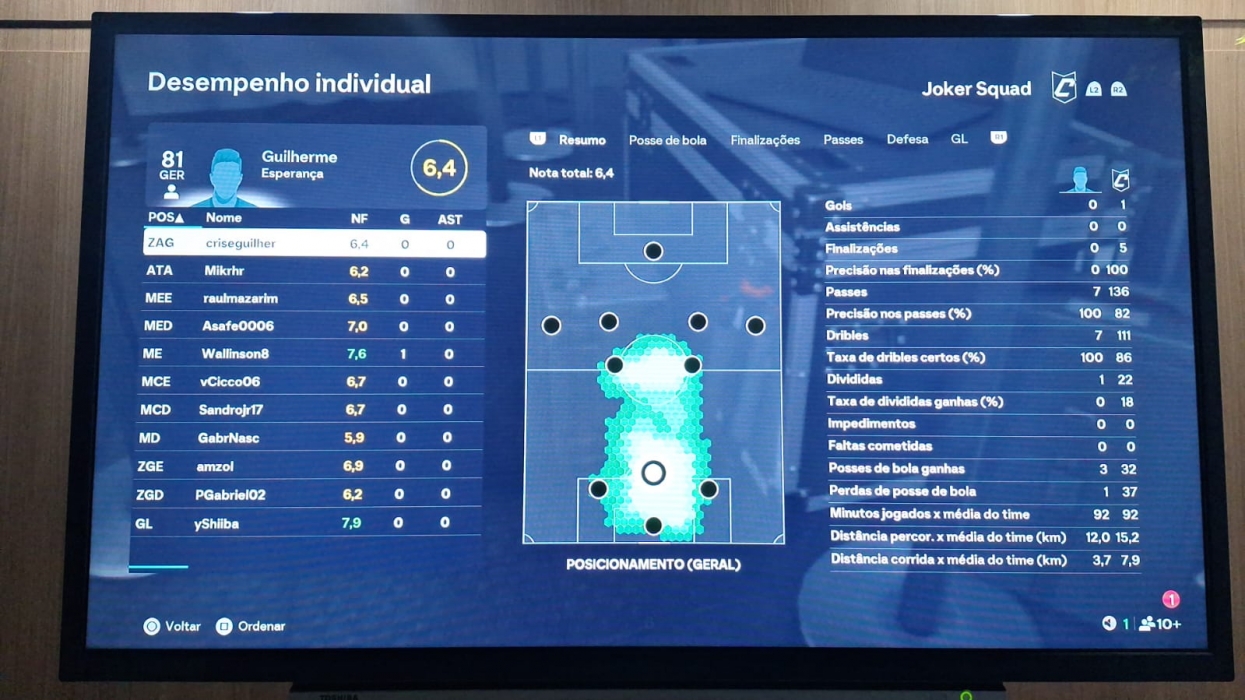Pick the Asafe0006 player row

tap(312, 326)
